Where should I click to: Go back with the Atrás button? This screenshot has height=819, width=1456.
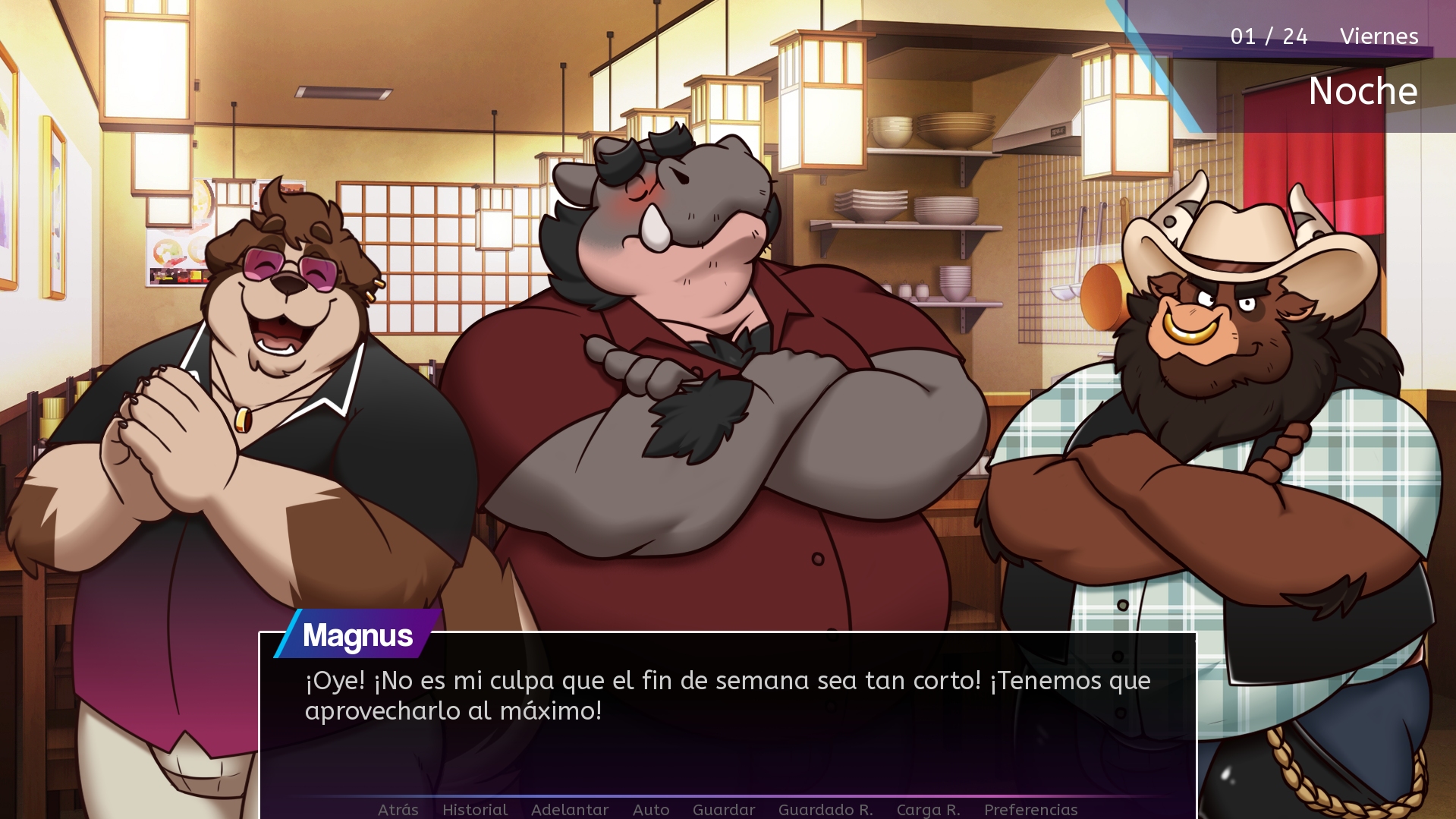pyautogui.click(x=398, y=809)
